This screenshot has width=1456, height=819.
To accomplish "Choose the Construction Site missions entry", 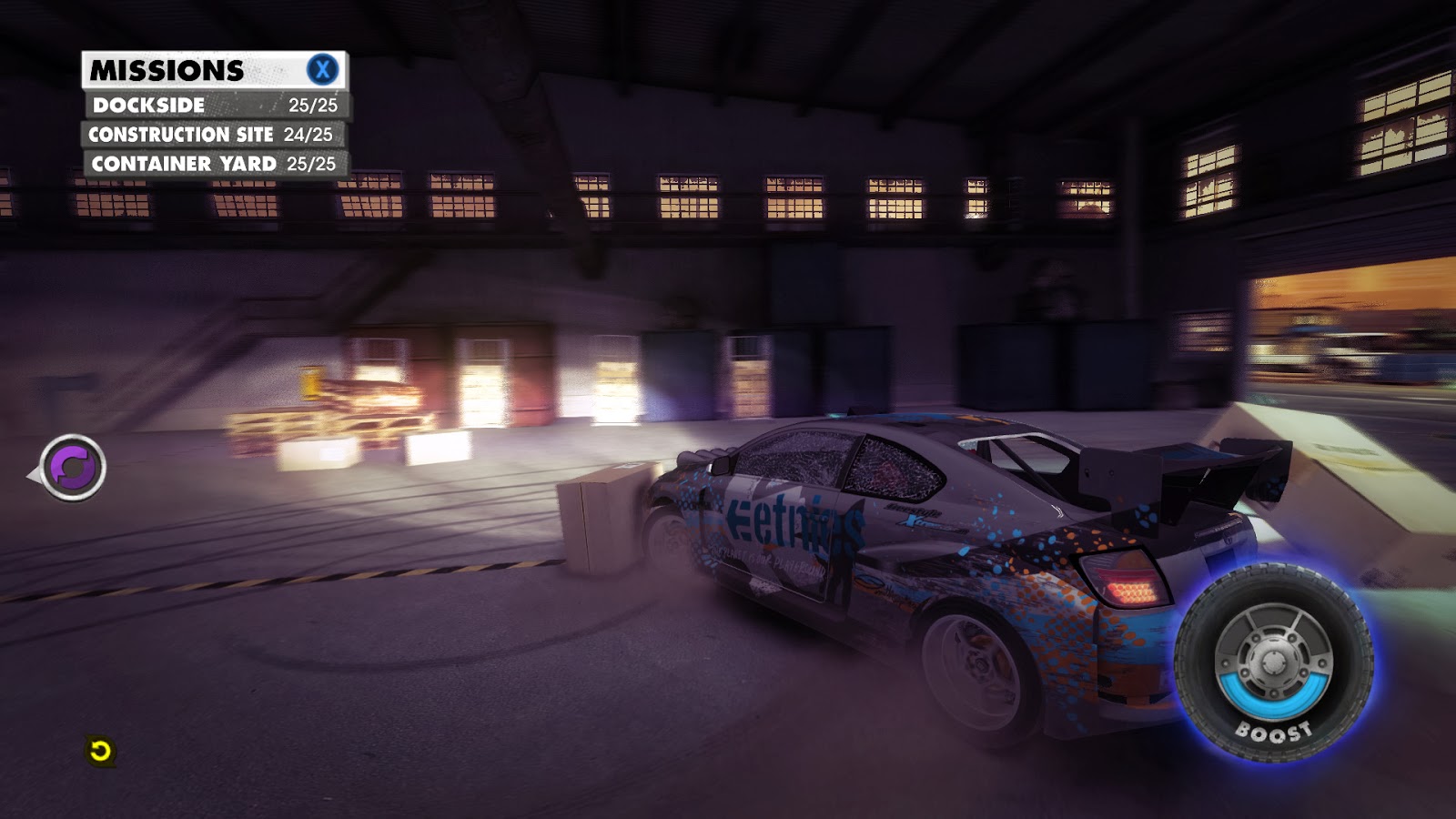I will 212,135.
